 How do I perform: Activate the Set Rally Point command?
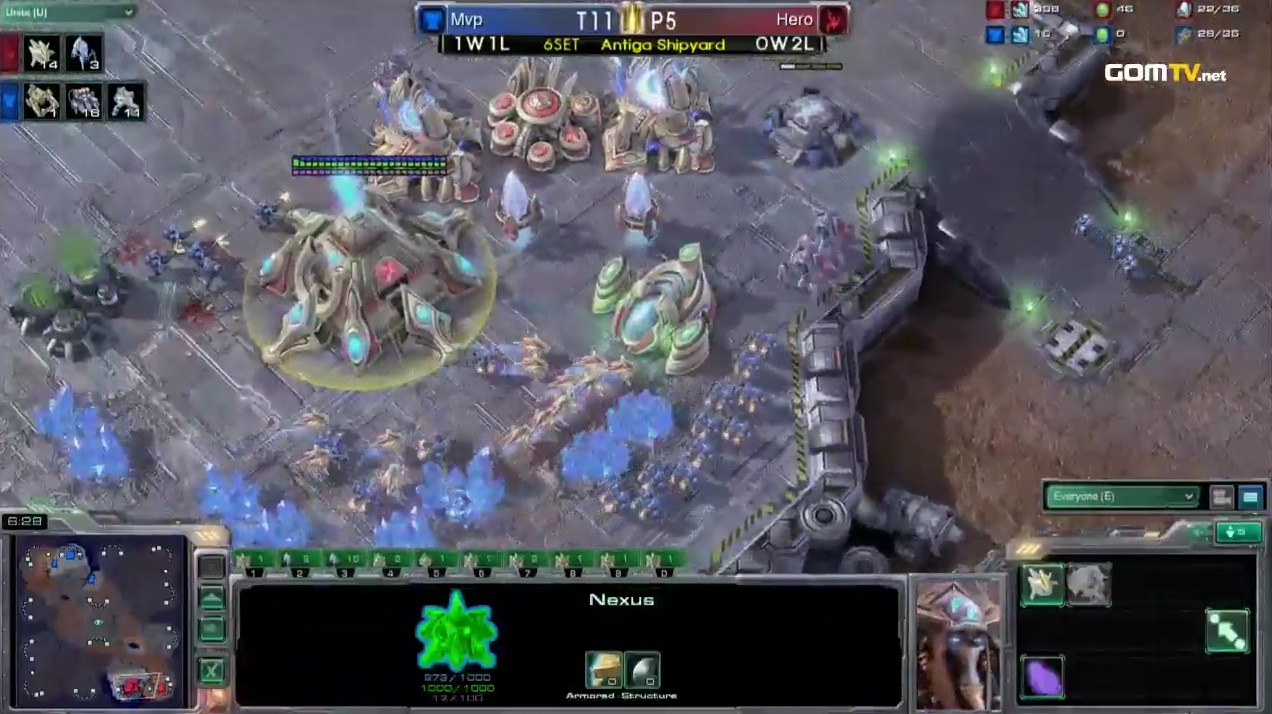[1226, 630]
